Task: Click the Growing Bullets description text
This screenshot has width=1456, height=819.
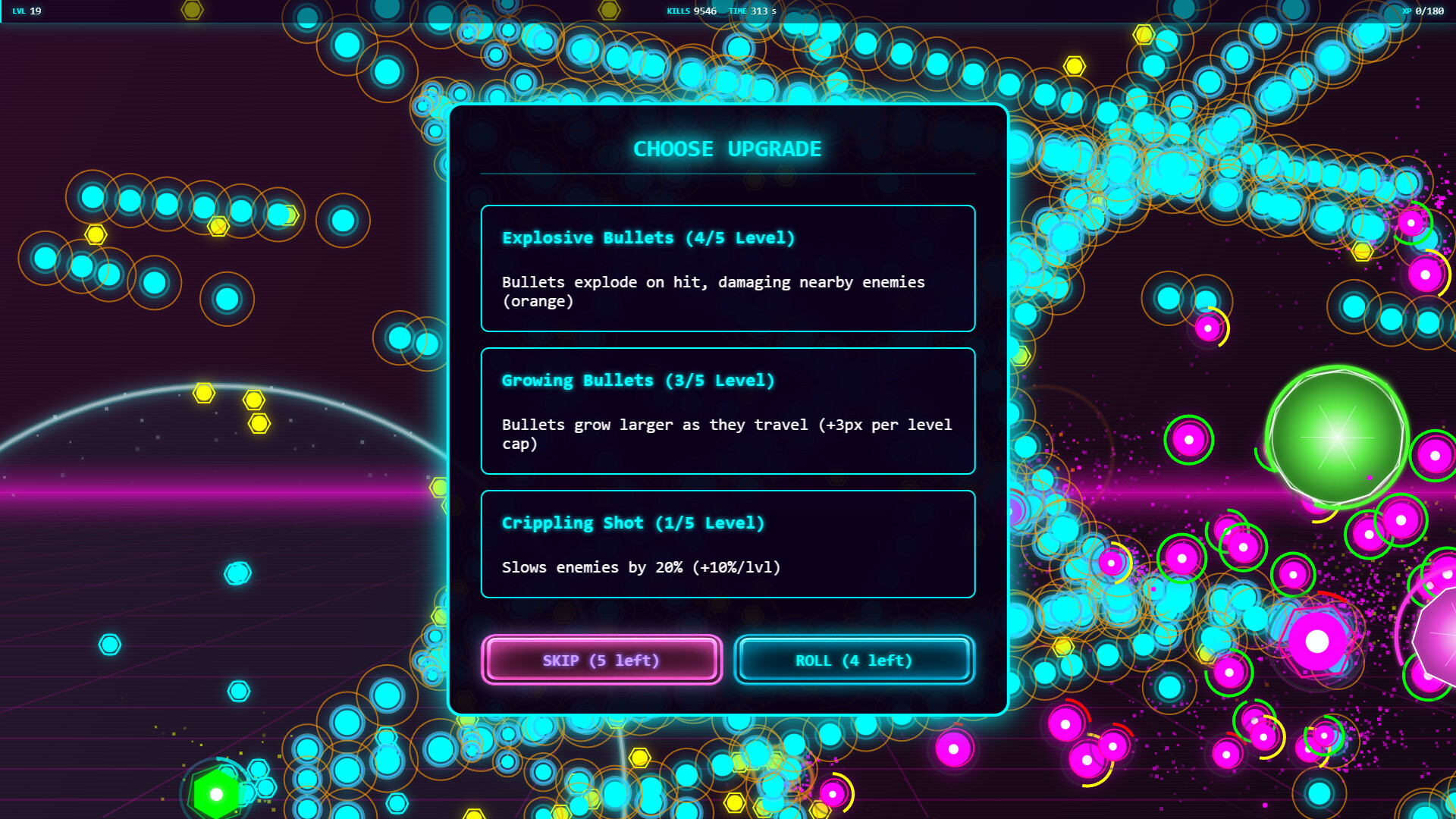Action: click(726, 435)
